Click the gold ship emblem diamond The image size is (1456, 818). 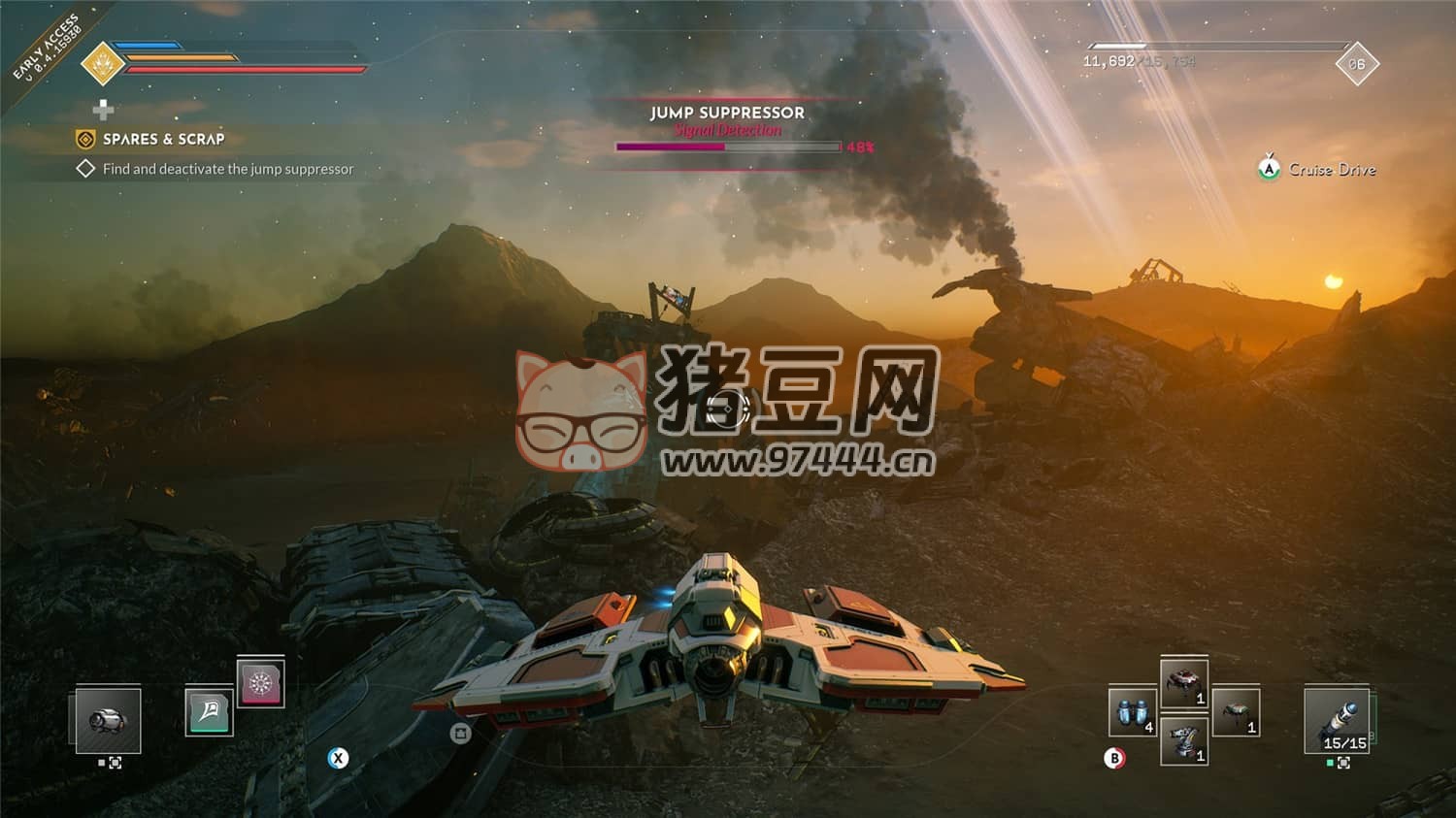coord(102,63)
